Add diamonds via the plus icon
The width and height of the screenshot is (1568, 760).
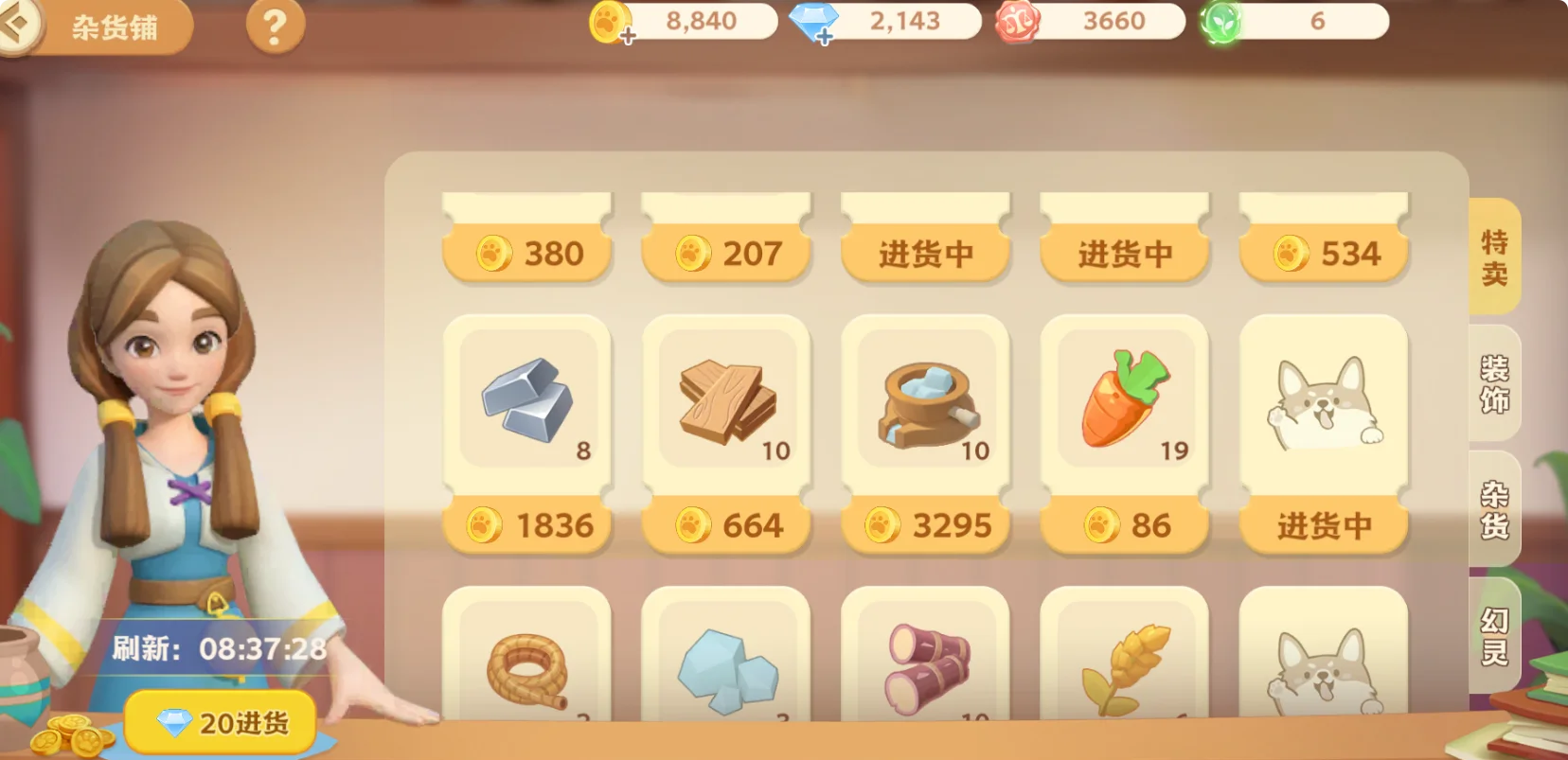(827, 37)
